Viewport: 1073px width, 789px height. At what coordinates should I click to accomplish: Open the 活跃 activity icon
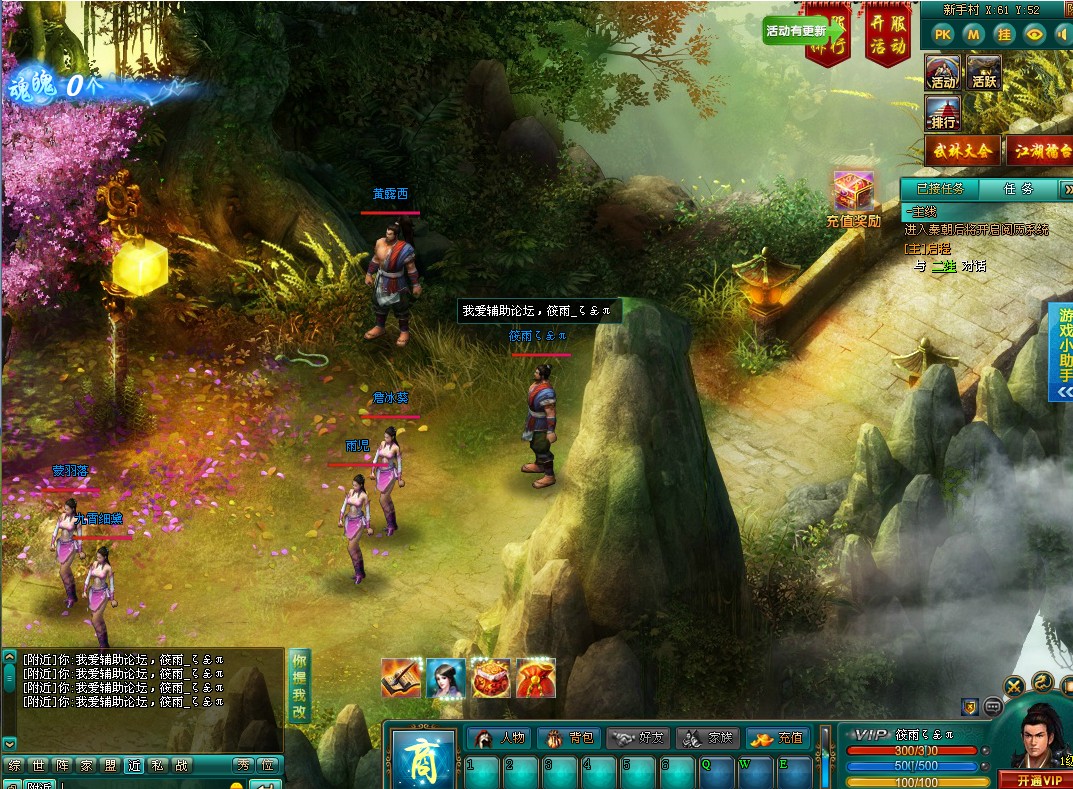click(984, 72)
